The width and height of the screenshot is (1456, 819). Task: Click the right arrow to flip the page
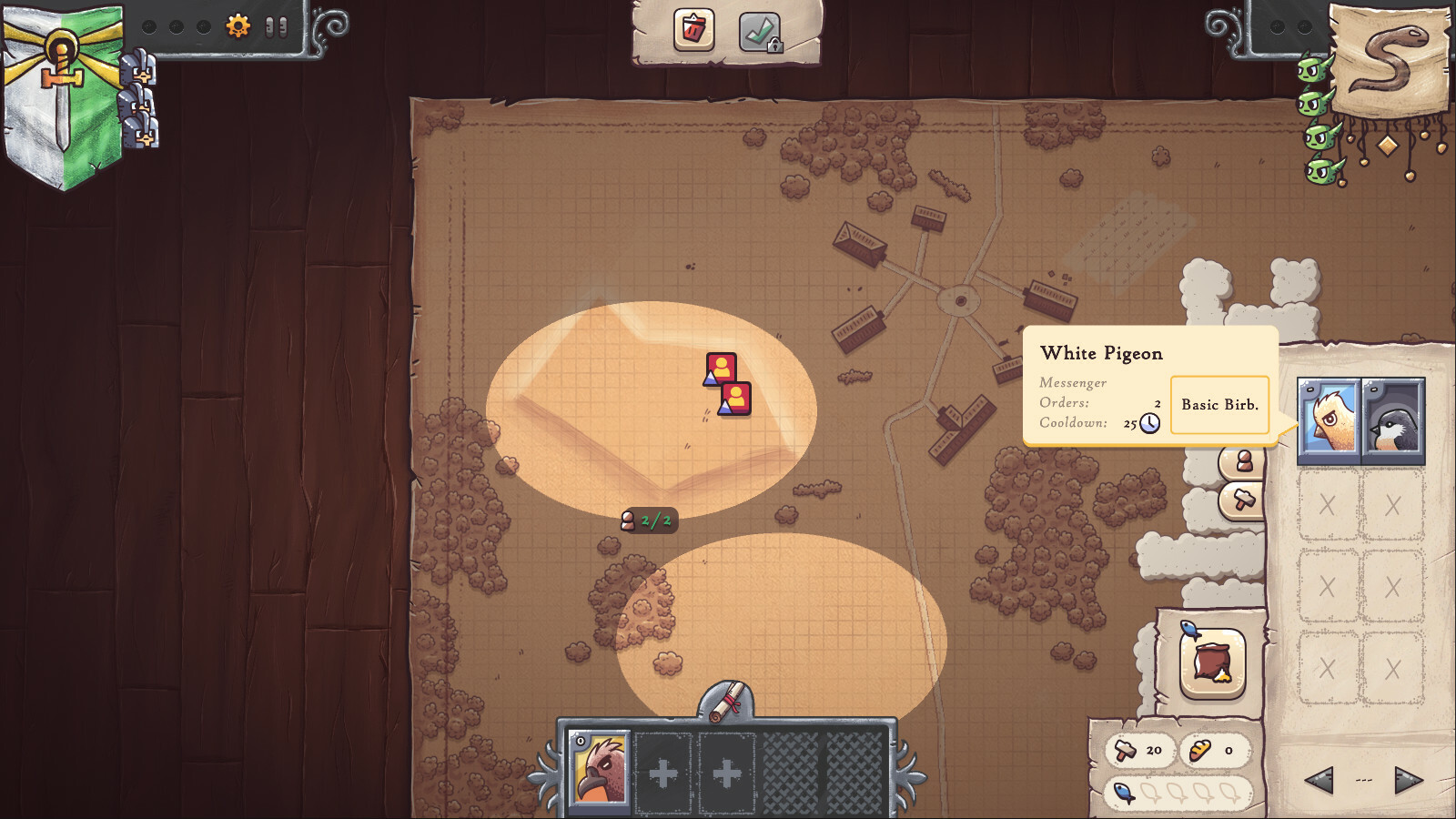[x=1409, y=778]
